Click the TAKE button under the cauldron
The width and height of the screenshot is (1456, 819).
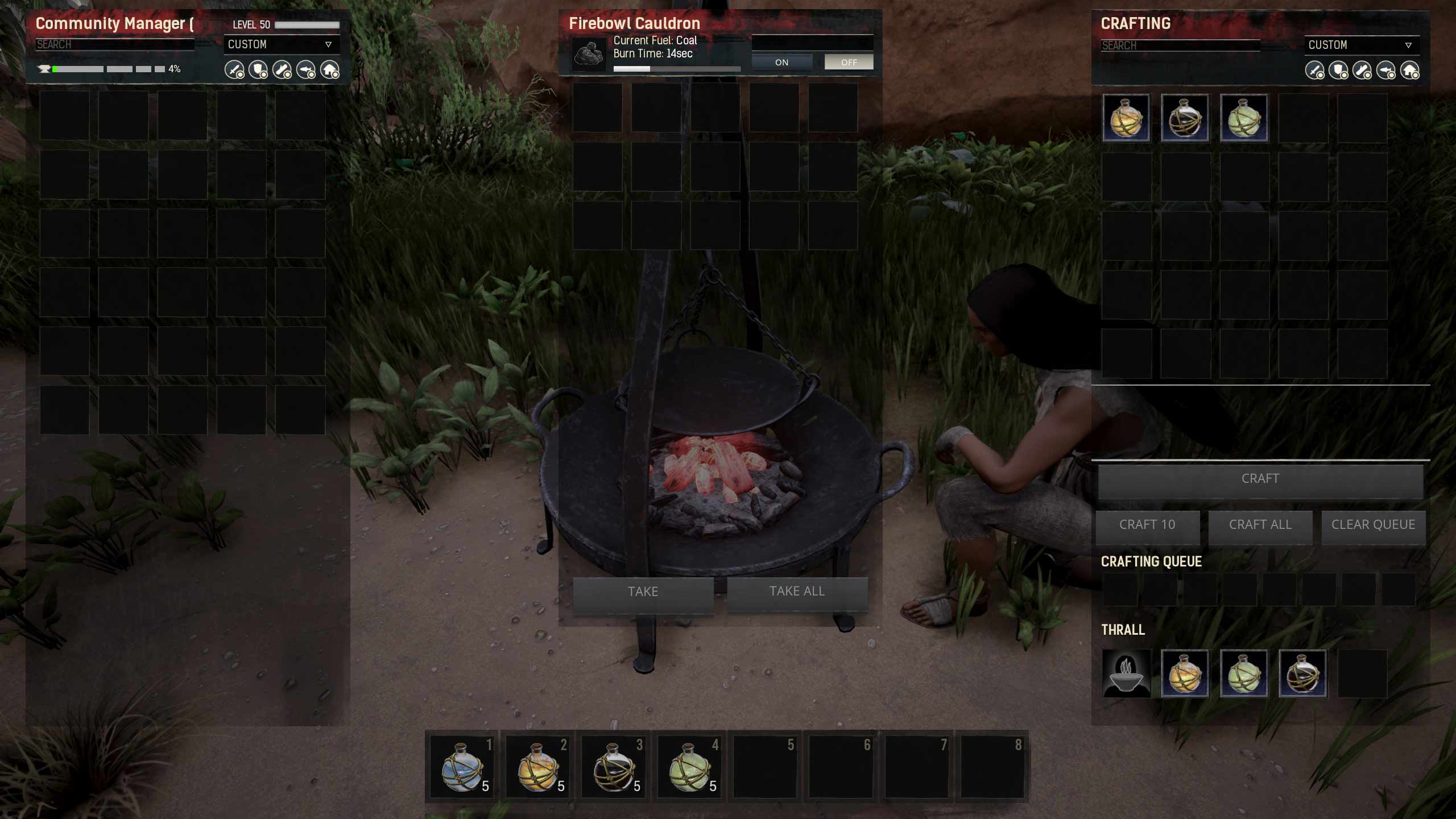pos(643,591)
